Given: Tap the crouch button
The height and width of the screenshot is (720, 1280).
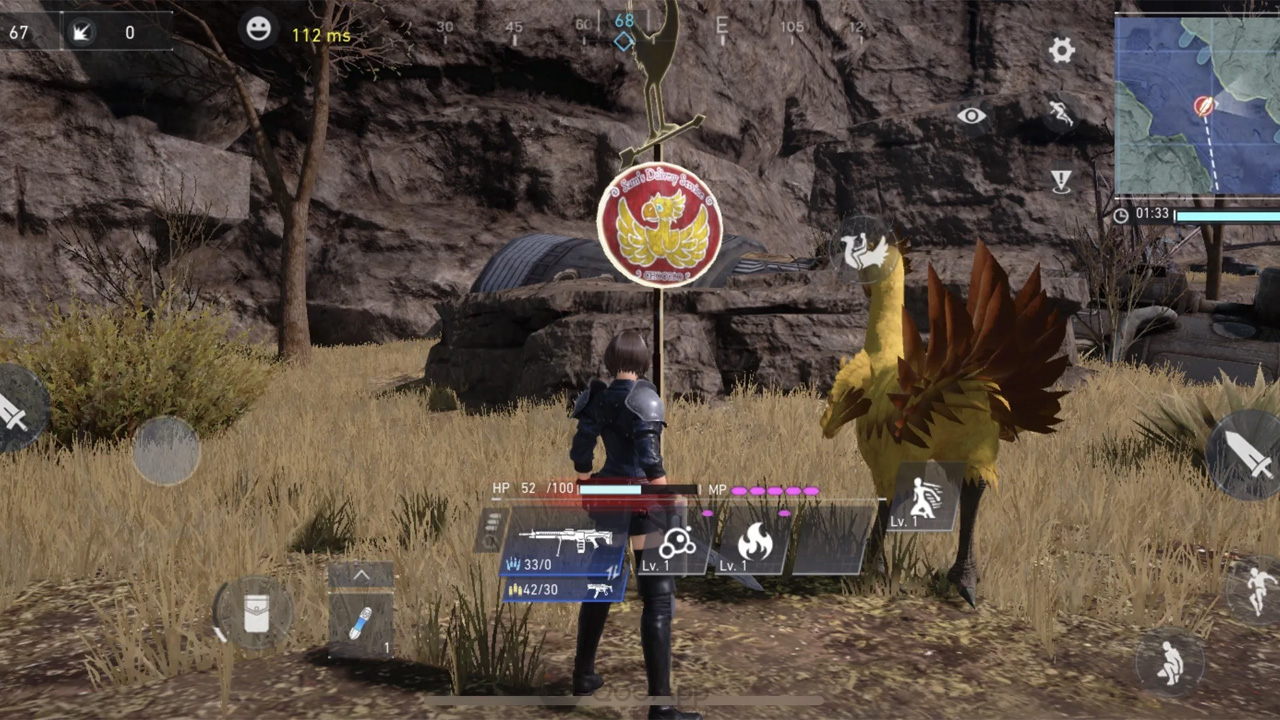Looking at the screenshot, I should (1170, 662).
